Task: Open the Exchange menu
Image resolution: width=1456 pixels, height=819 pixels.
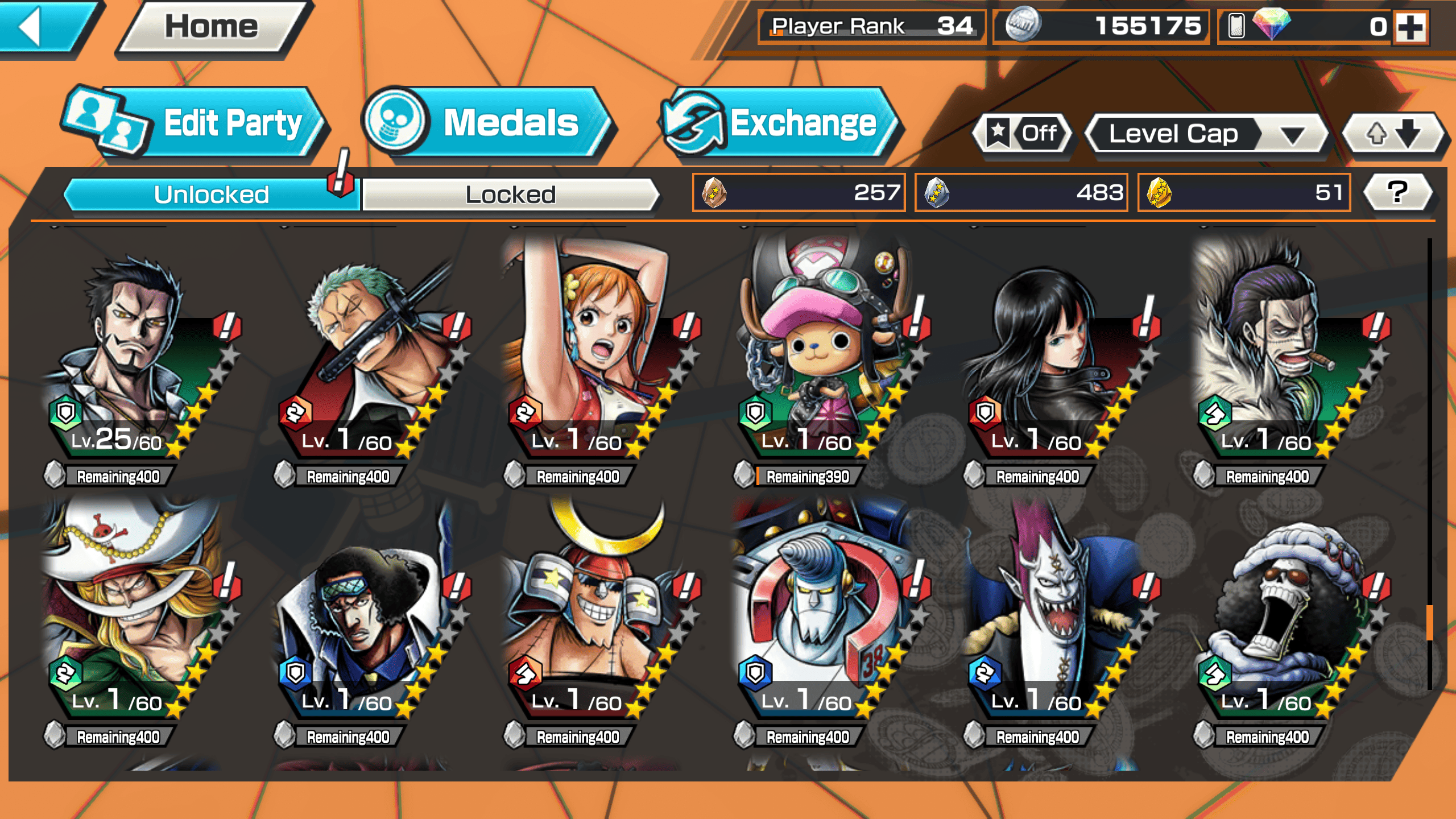Action: [x=780, y=123]
